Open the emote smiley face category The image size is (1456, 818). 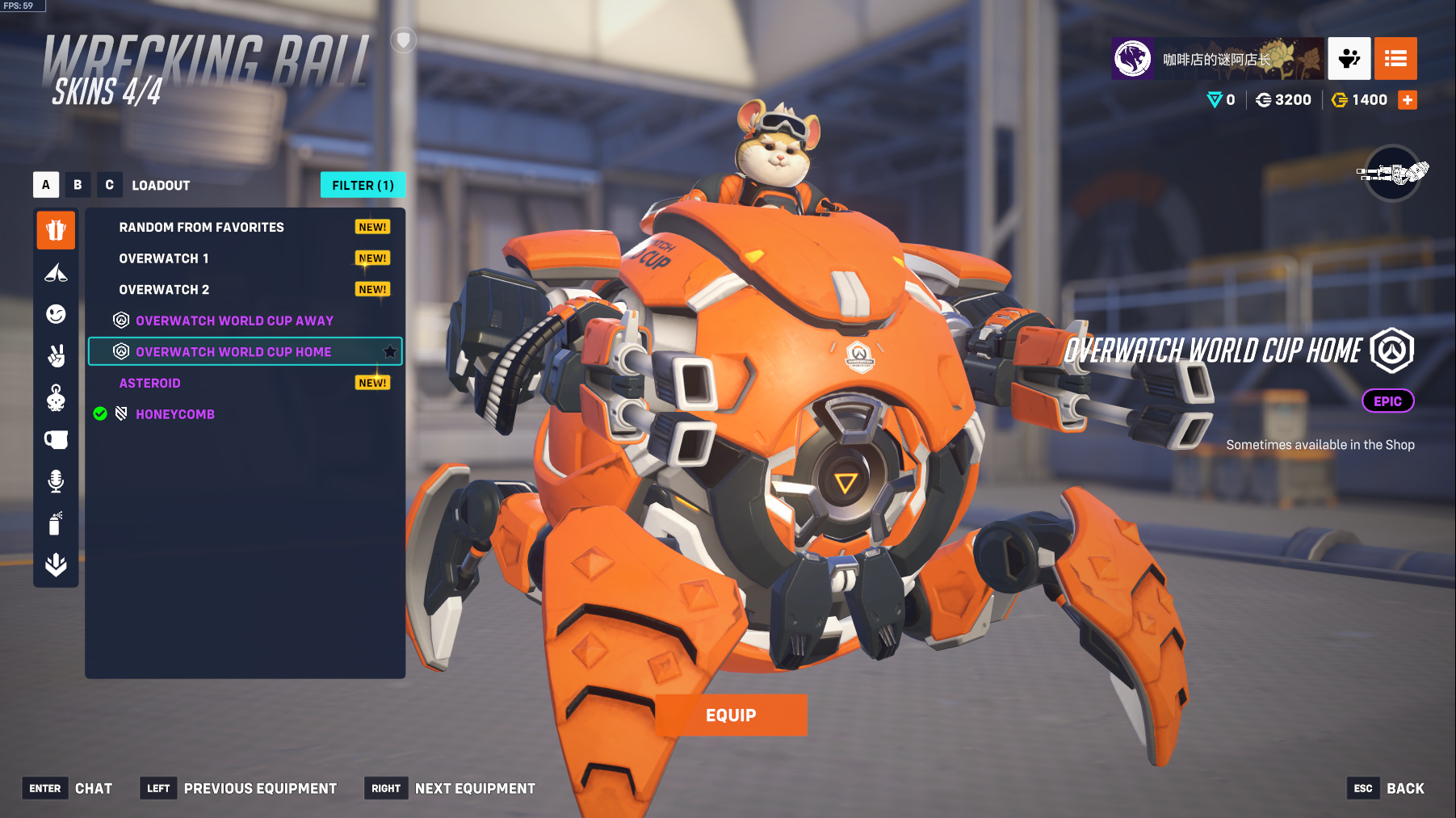(56, 314)
